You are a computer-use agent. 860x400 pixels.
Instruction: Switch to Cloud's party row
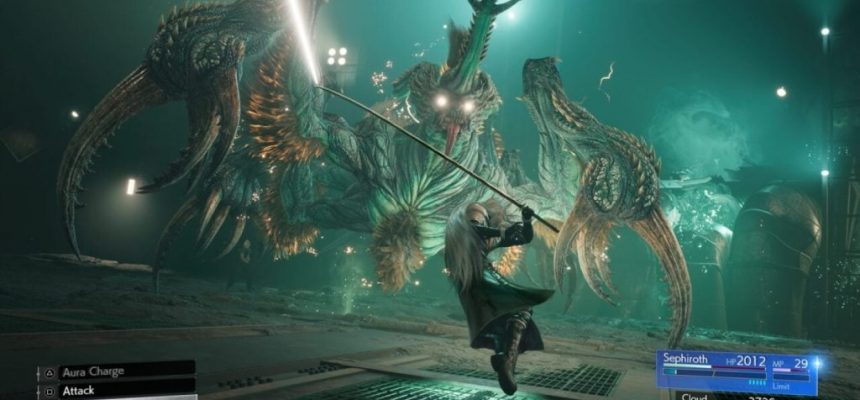click(x=736, y=396)
